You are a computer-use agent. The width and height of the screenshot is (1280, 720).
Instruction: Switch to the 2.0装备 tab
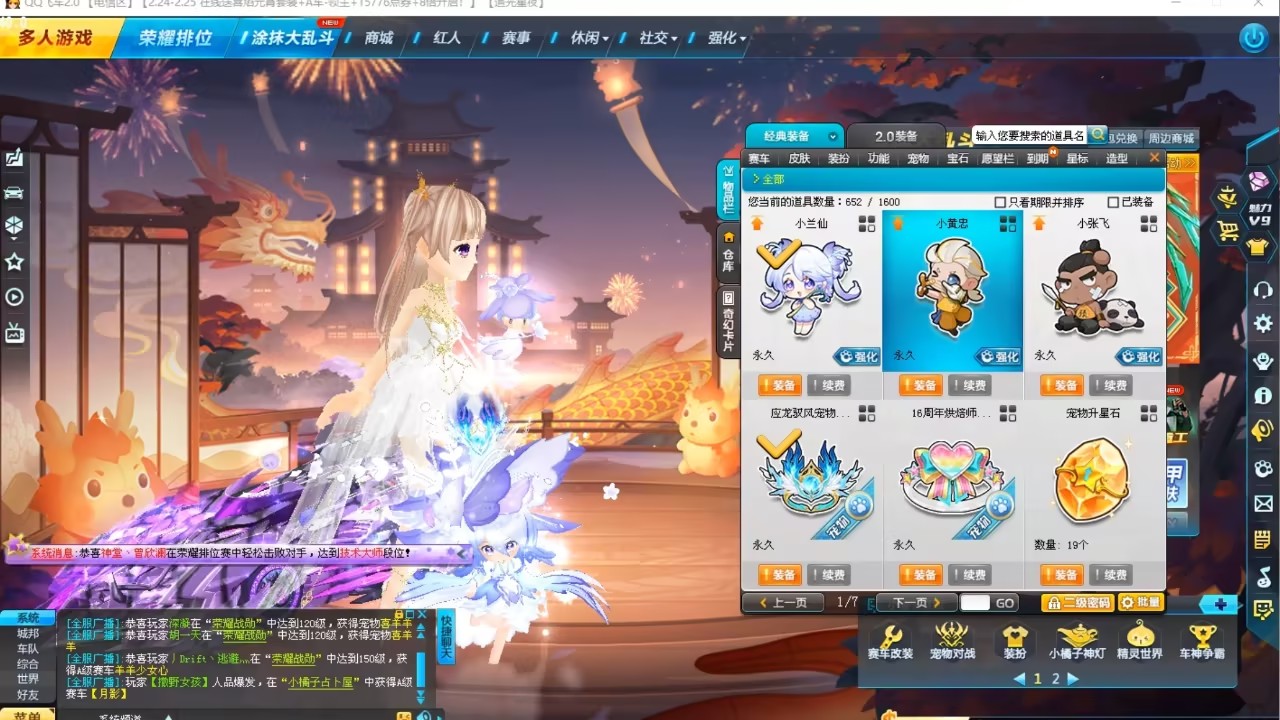point(895,136)
